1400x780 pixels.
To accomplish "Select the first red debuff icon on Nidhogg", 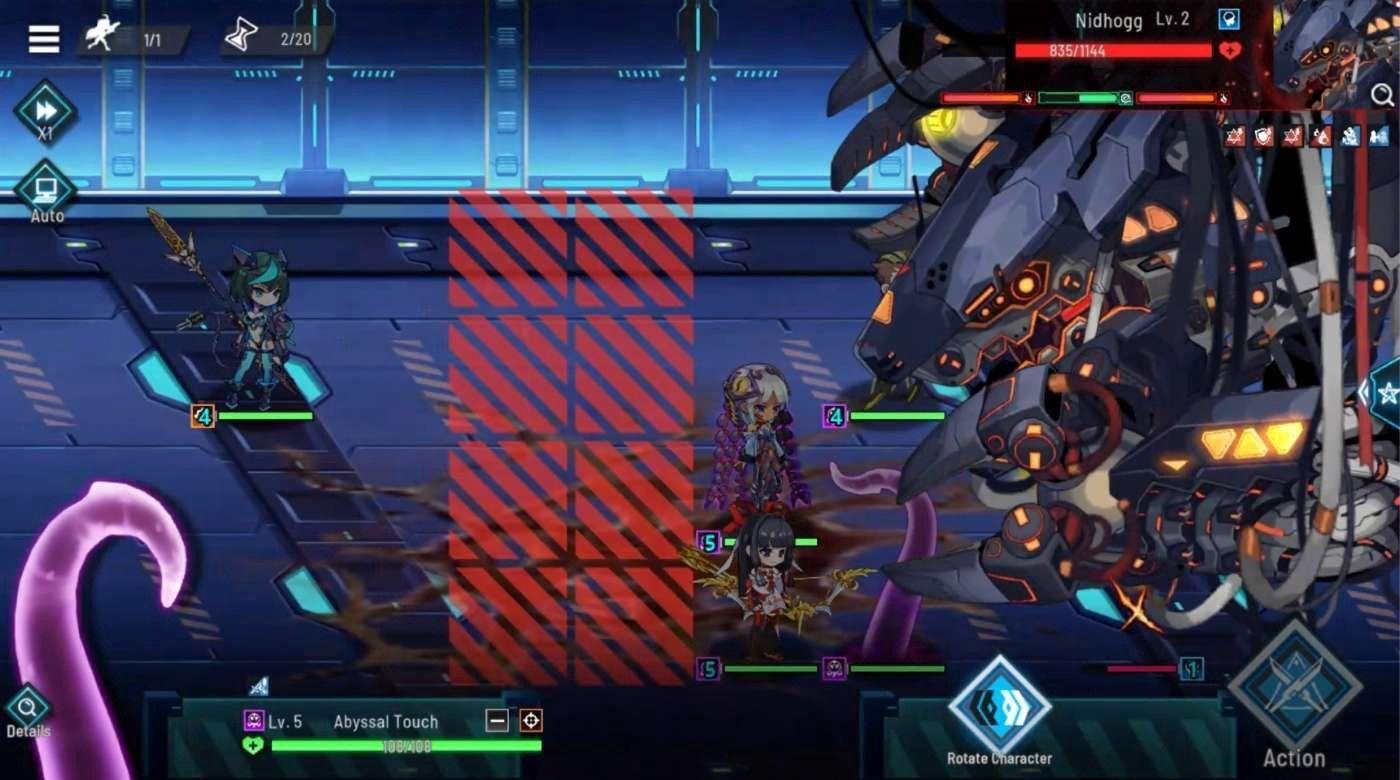I will [1233, 138].
